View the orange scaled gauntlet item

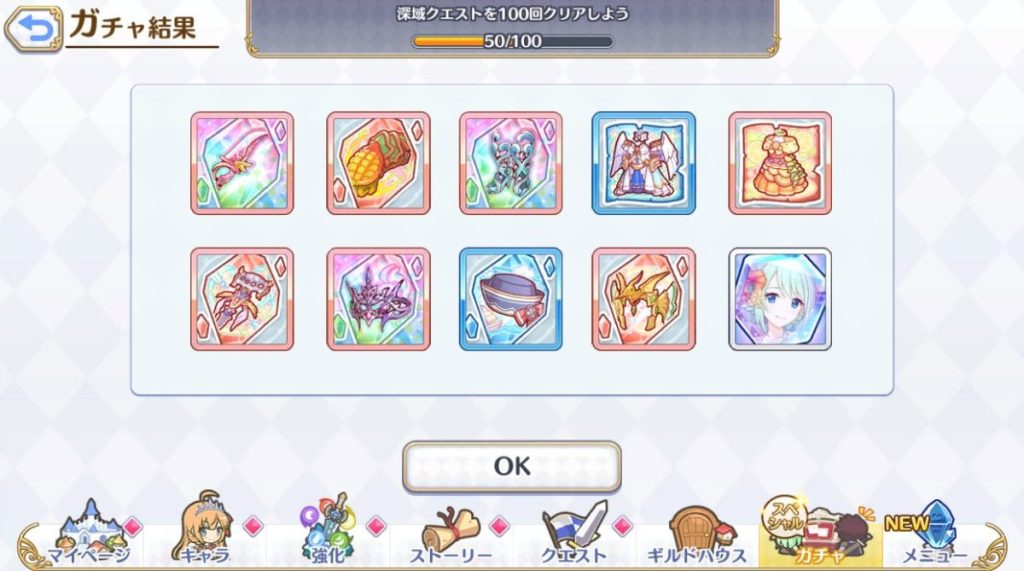tap(378, 163)
